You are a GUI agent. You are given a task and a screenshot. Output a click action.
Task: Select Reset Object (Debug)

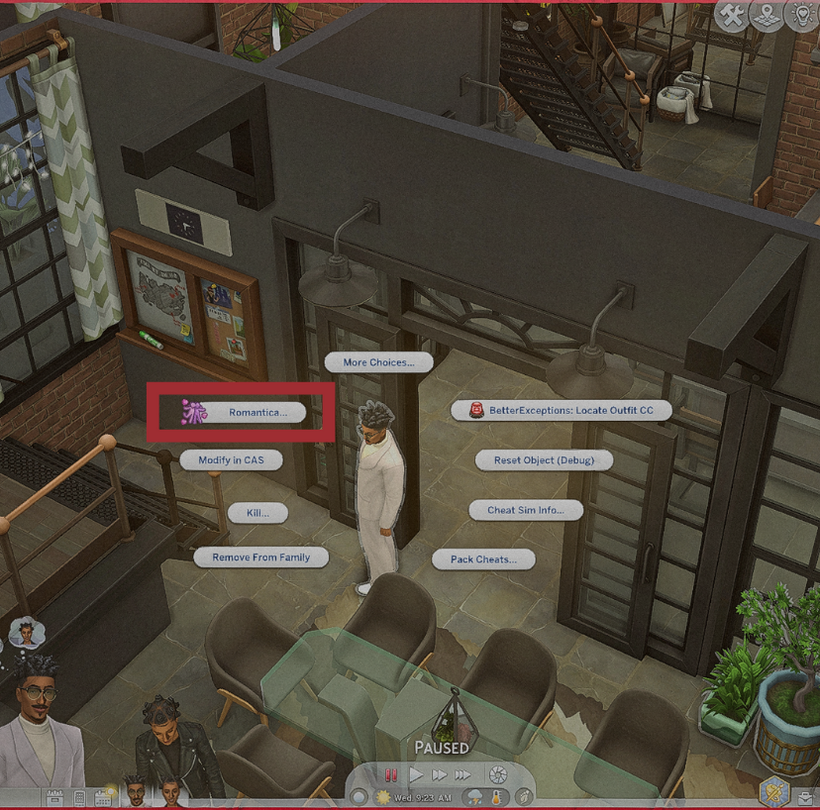(543, 460)
